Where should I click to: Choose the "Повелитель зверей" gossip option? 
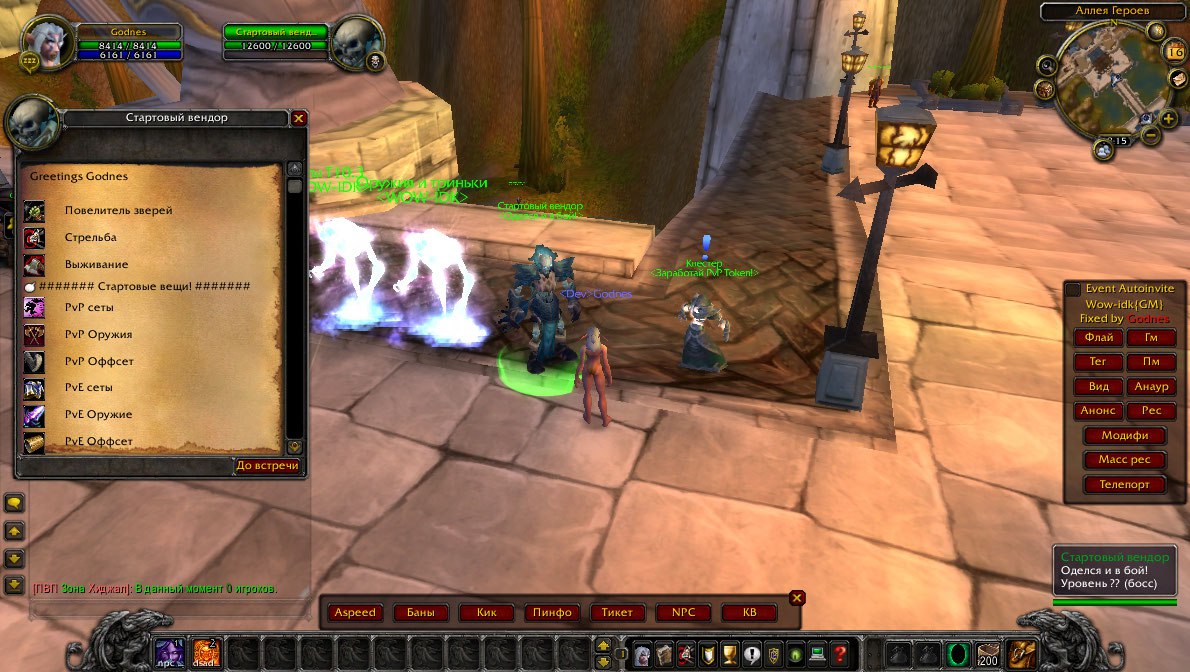[118, 211]
